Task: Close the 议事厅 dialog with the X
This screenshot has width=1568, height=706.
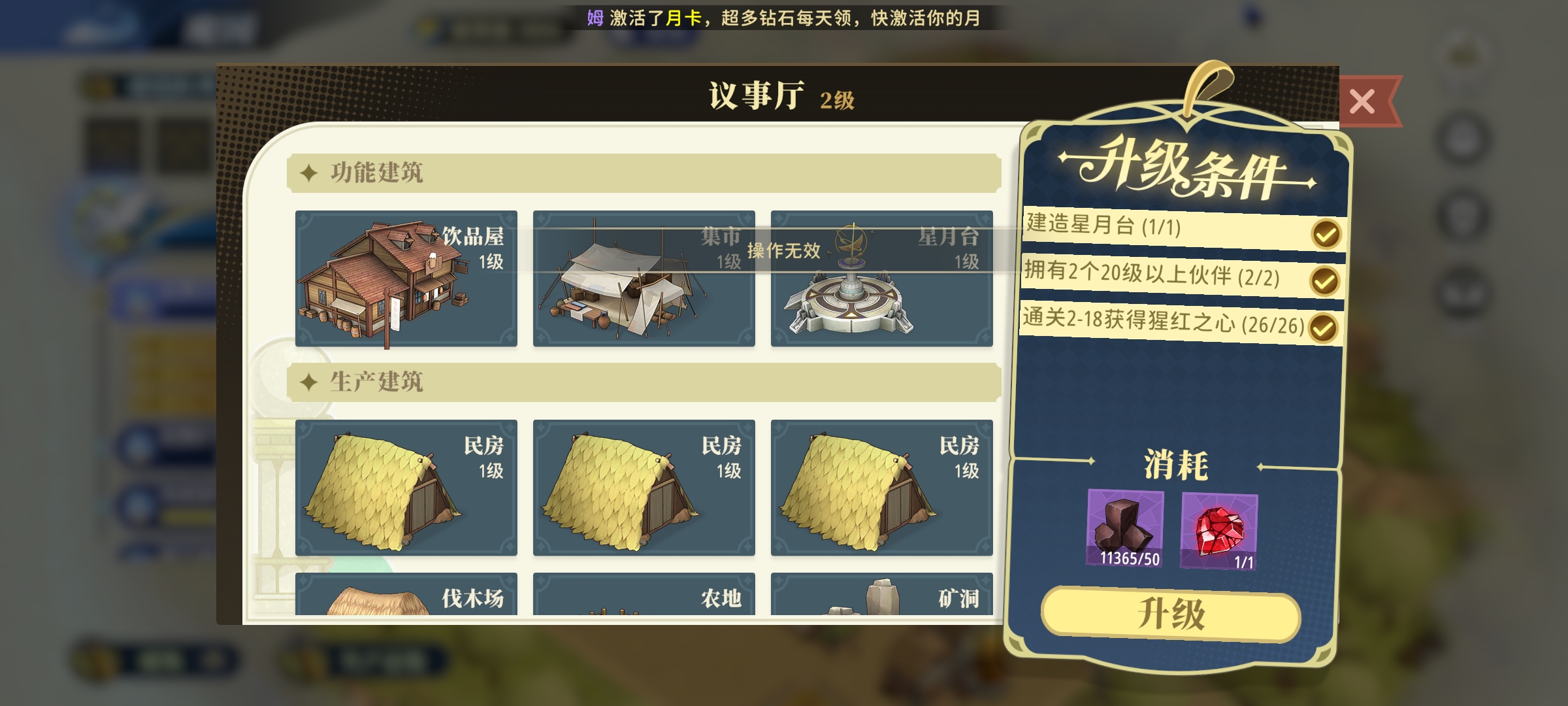Action: [x=1362, y=99]
